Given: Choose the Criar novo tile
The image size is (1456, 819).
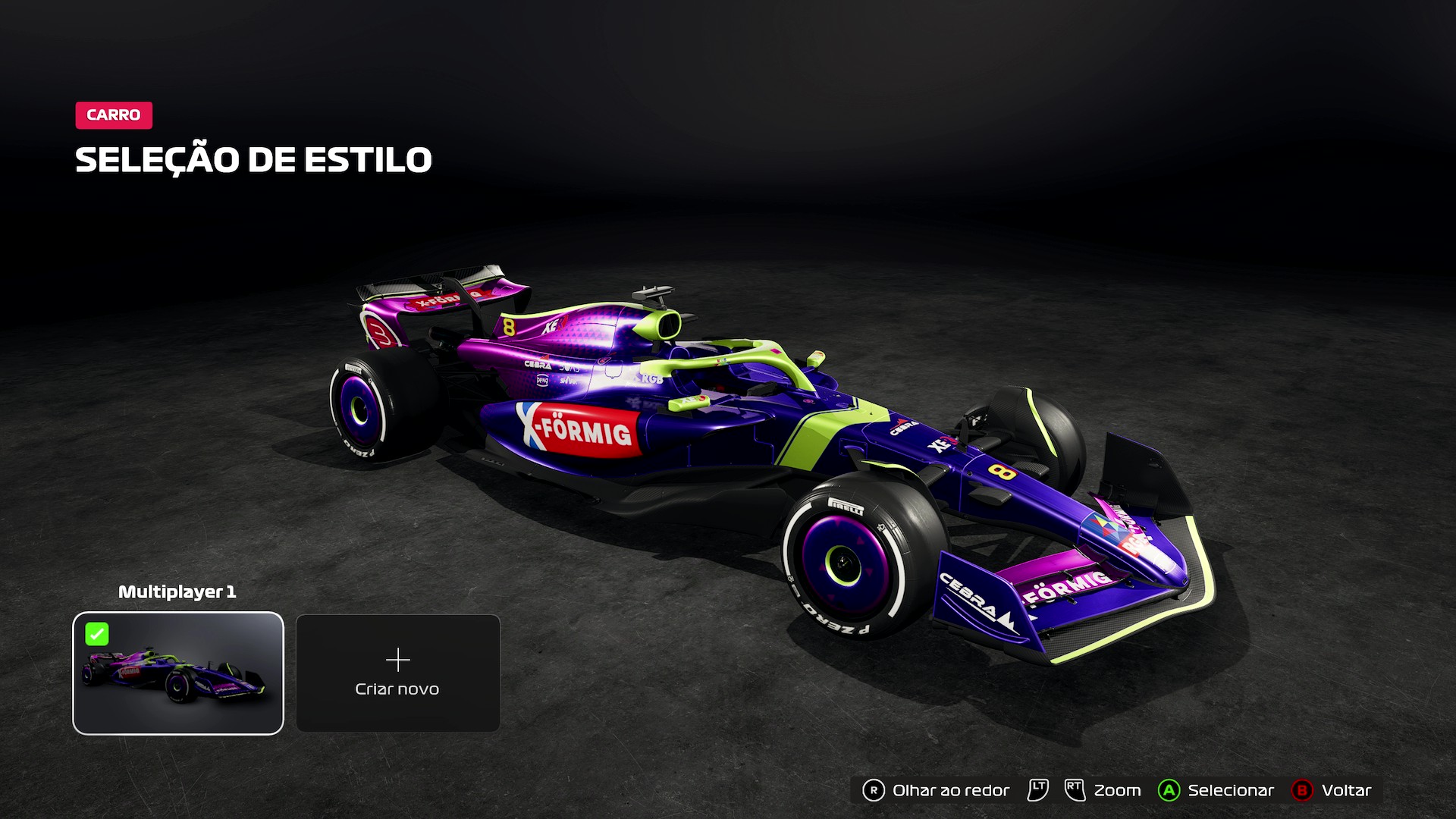Looking at the screenshot, I should click(x=397, y=673).
